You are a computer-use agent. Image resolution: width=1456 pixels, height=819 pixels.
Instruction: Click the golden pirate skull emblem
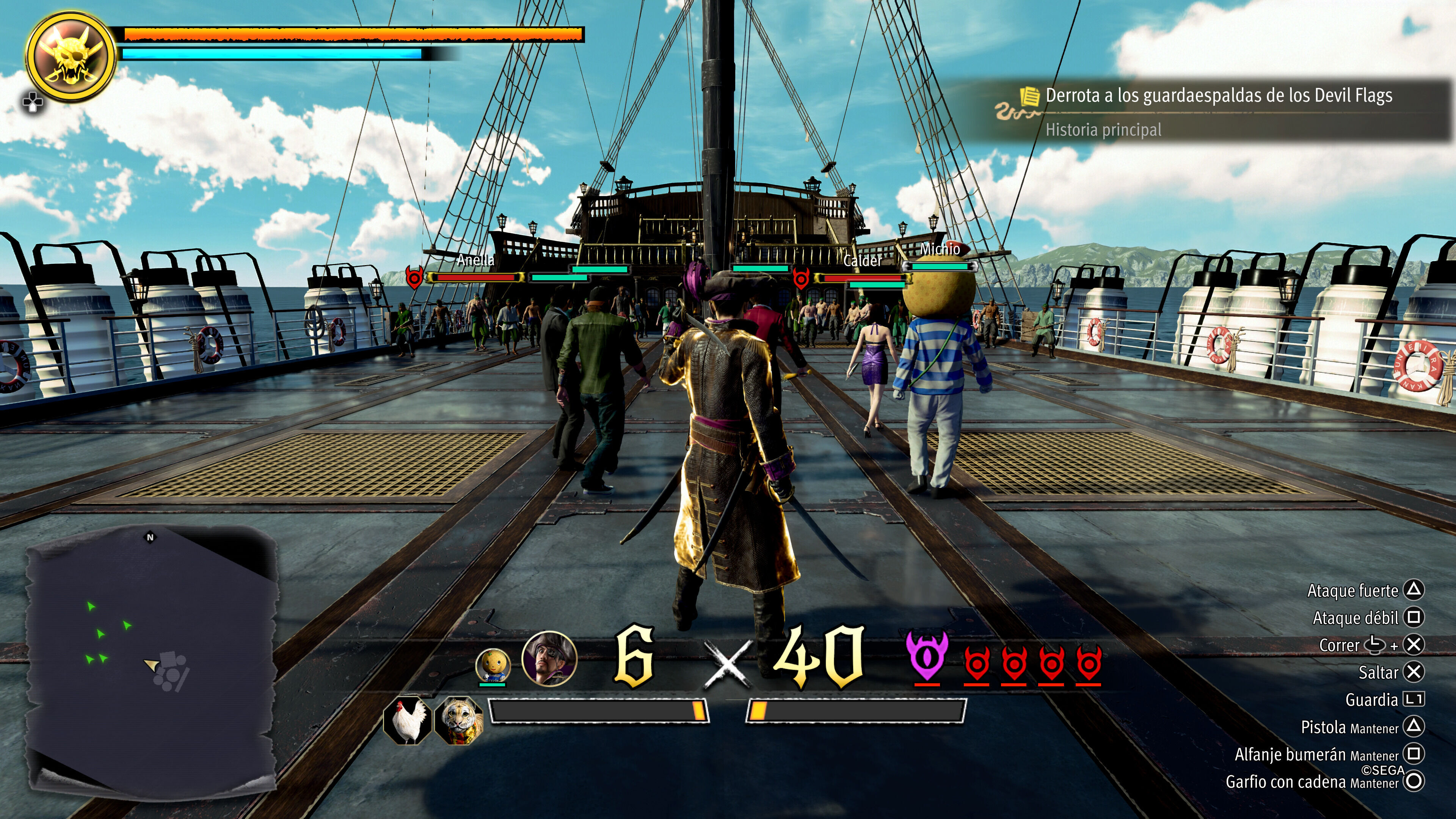[71, 56]
